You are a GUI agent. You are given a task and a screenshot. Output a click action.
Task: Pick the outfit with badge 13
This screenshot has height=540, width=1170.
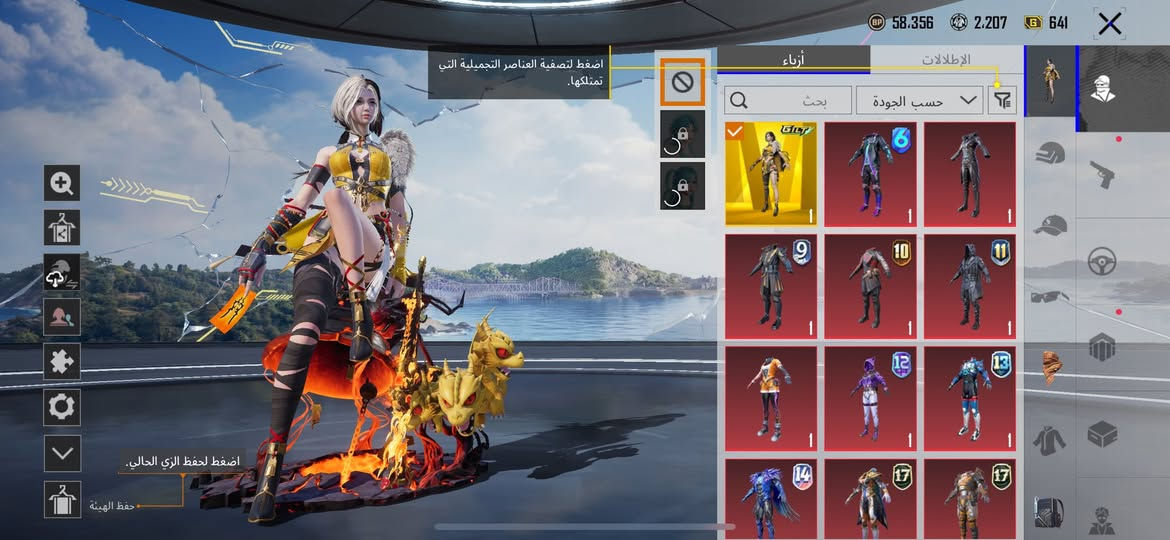click(x=970, y=397)
